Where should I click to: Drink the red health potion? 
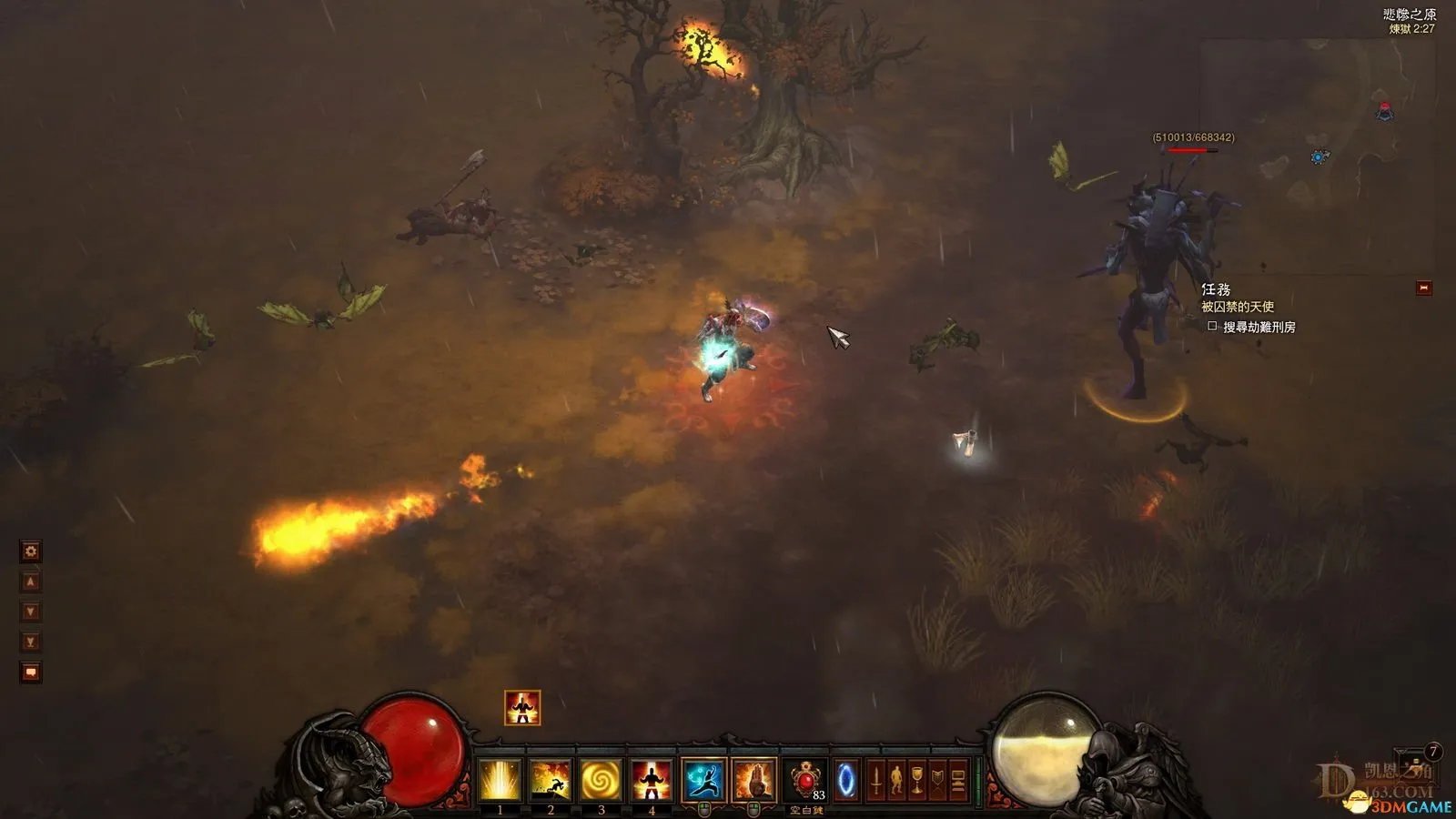tap(805, 781)
